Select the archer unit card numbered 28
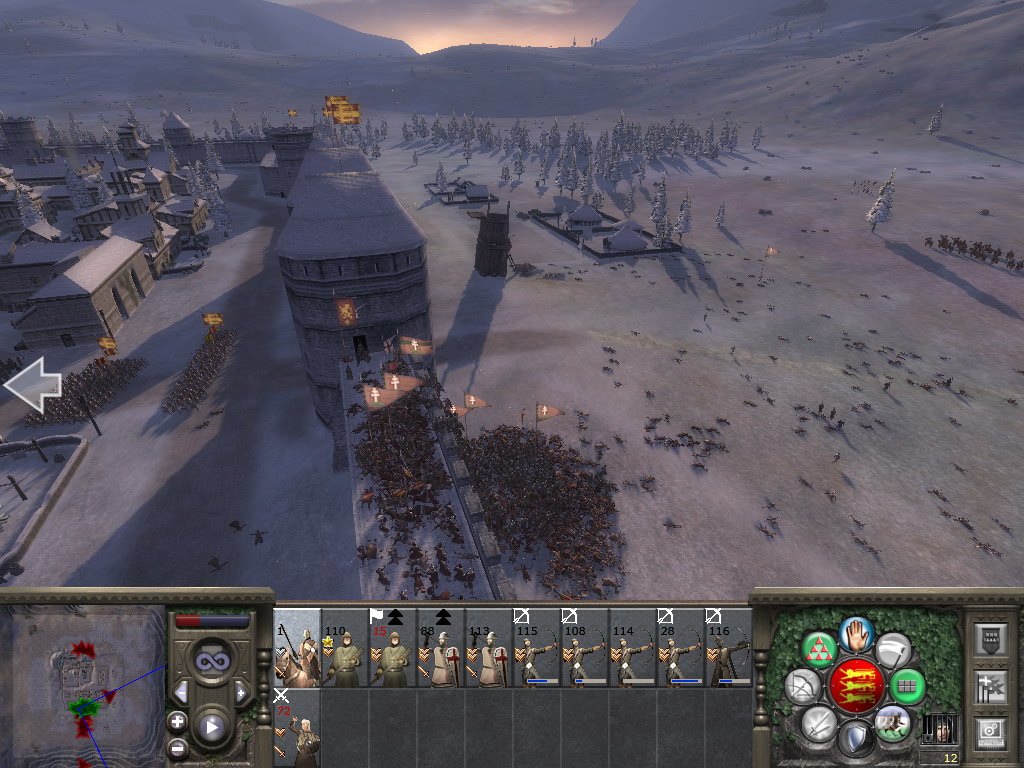The image size is (1024, 768). 681,648
